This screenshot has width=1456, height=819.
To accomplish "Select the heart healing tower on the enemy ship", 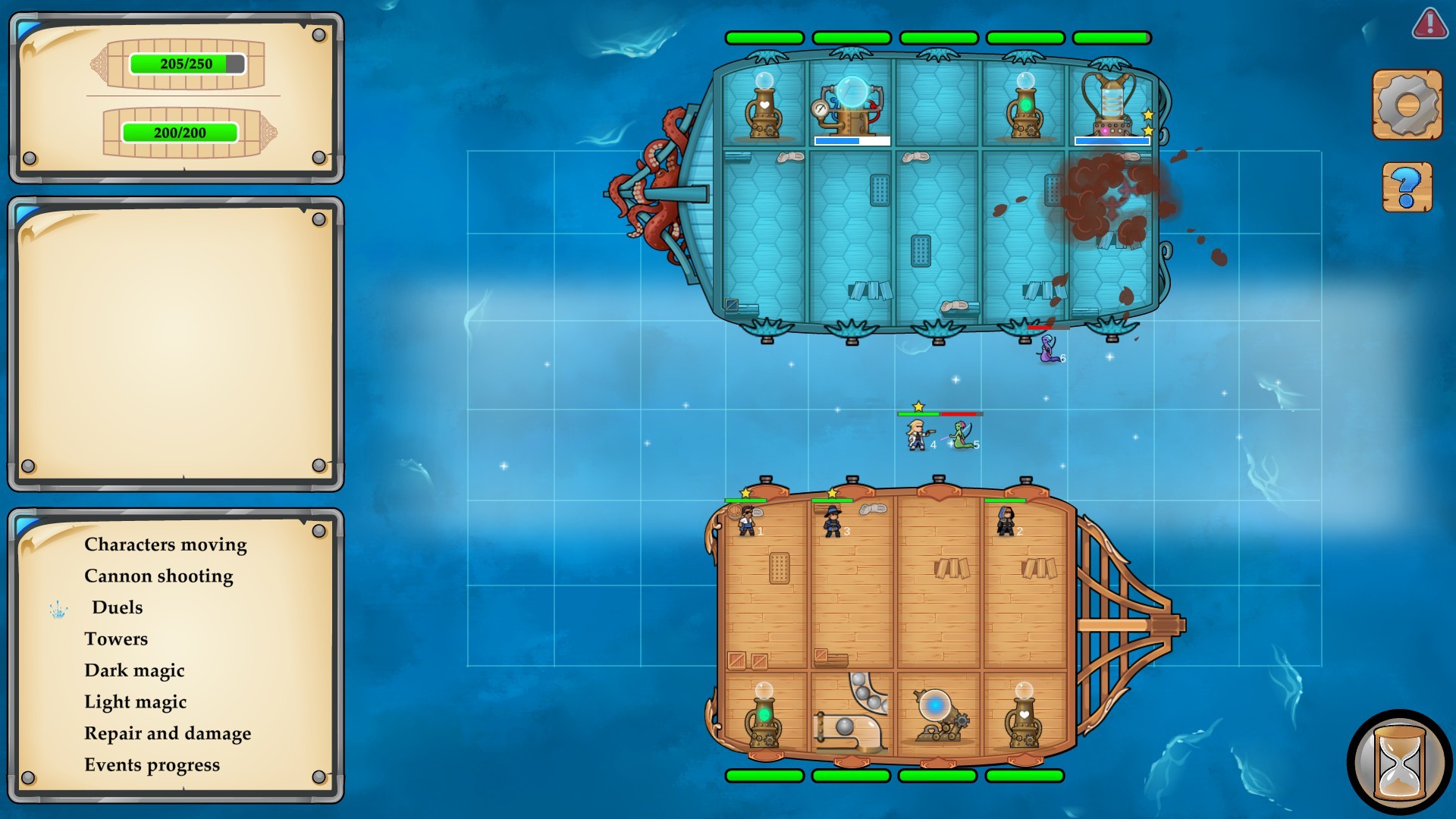I will pyautogui.click(x=763, y=110).
